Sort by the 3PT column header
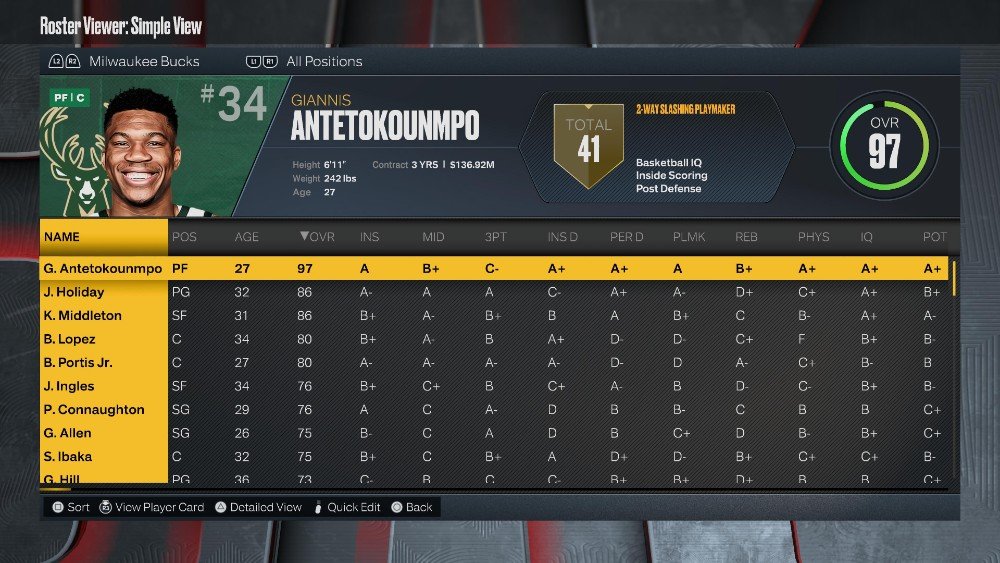Screen dimensions: 1000x563 [x=494, y=237]
